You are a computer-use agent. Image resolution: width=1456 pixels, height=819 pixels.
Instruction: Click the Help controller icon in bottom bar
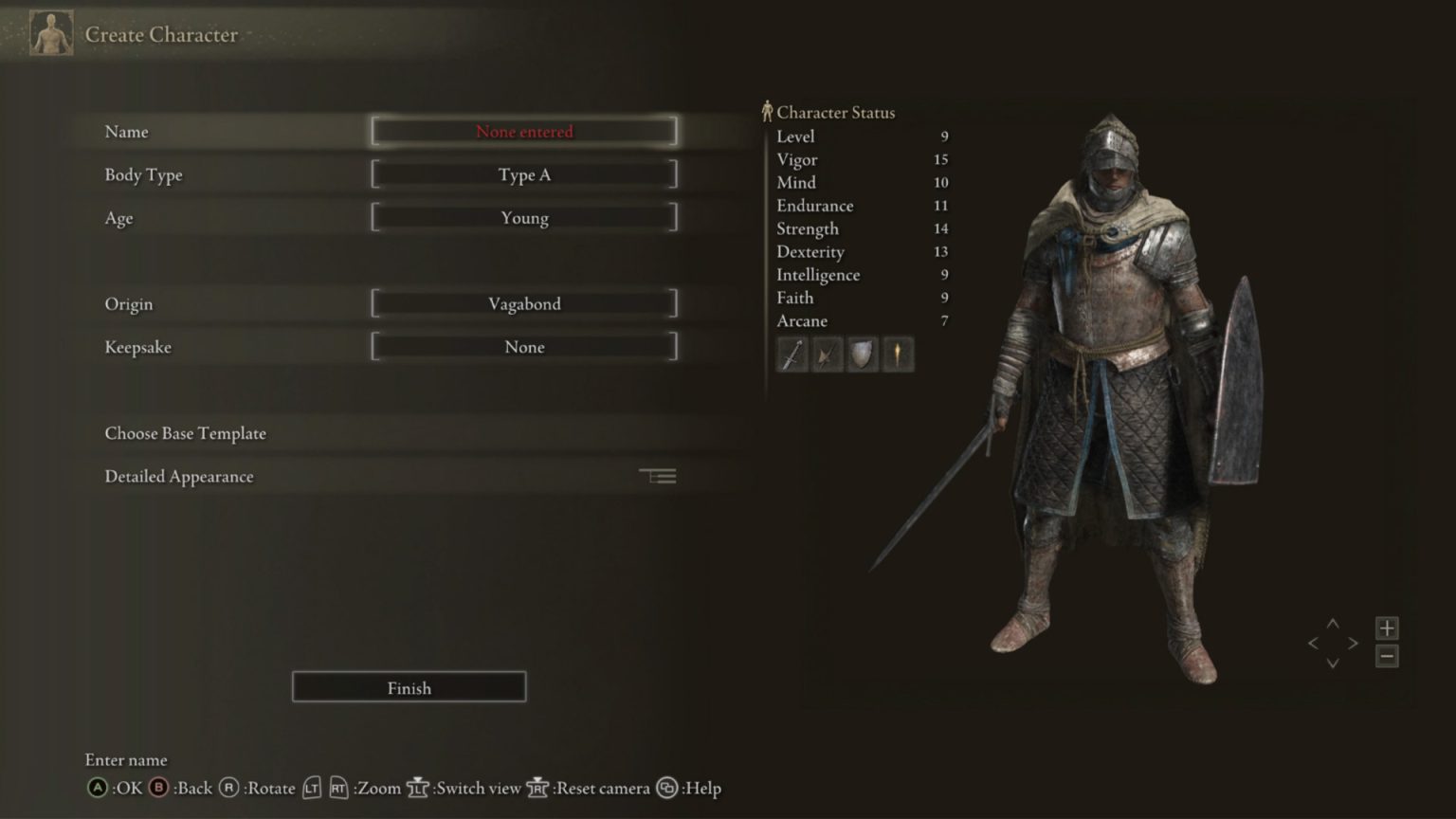pyautogui.click(x=666, y=788)
